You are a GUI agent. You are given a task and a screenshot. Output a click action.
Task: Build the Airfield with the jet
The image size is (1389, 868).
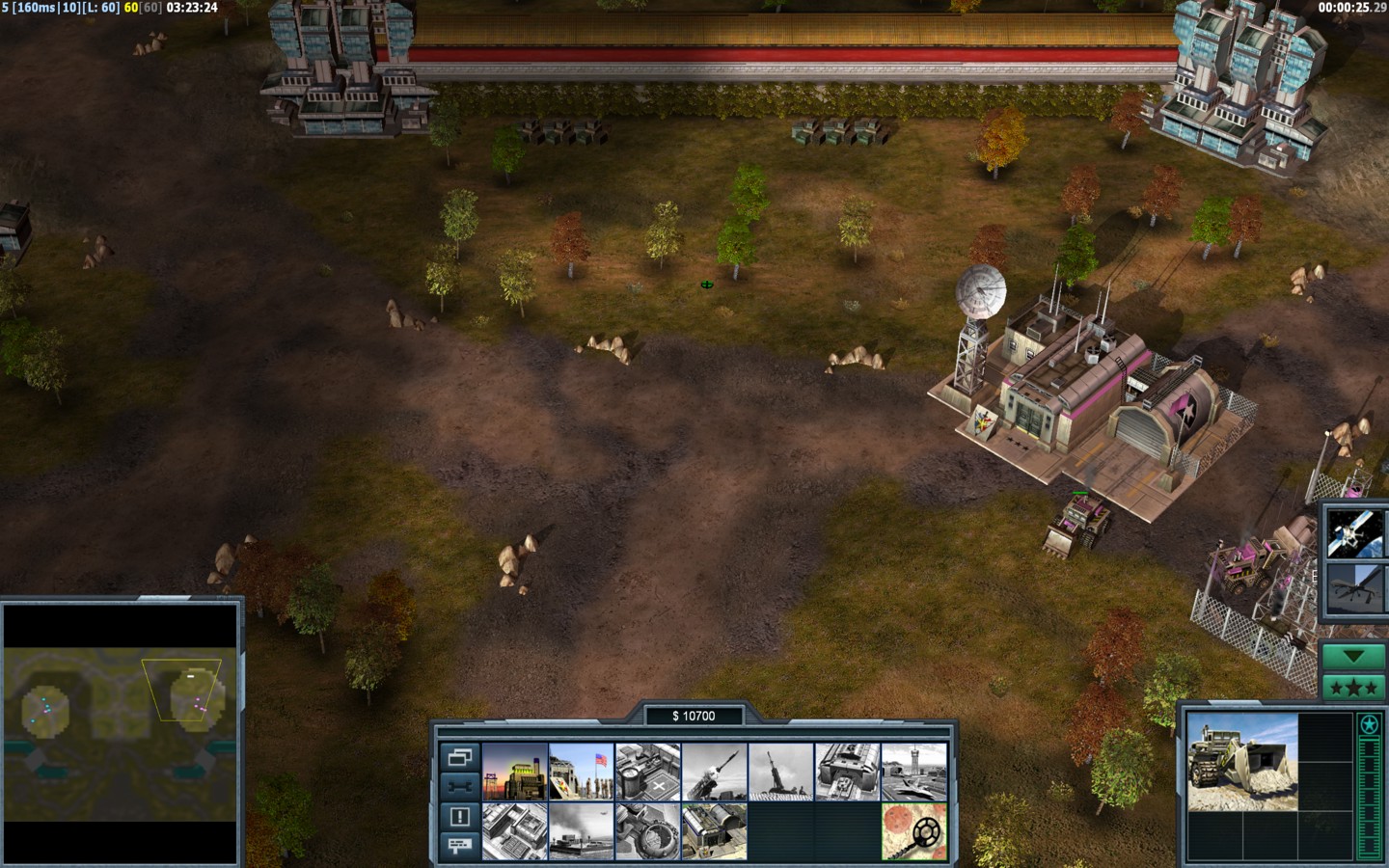[913, 772]
